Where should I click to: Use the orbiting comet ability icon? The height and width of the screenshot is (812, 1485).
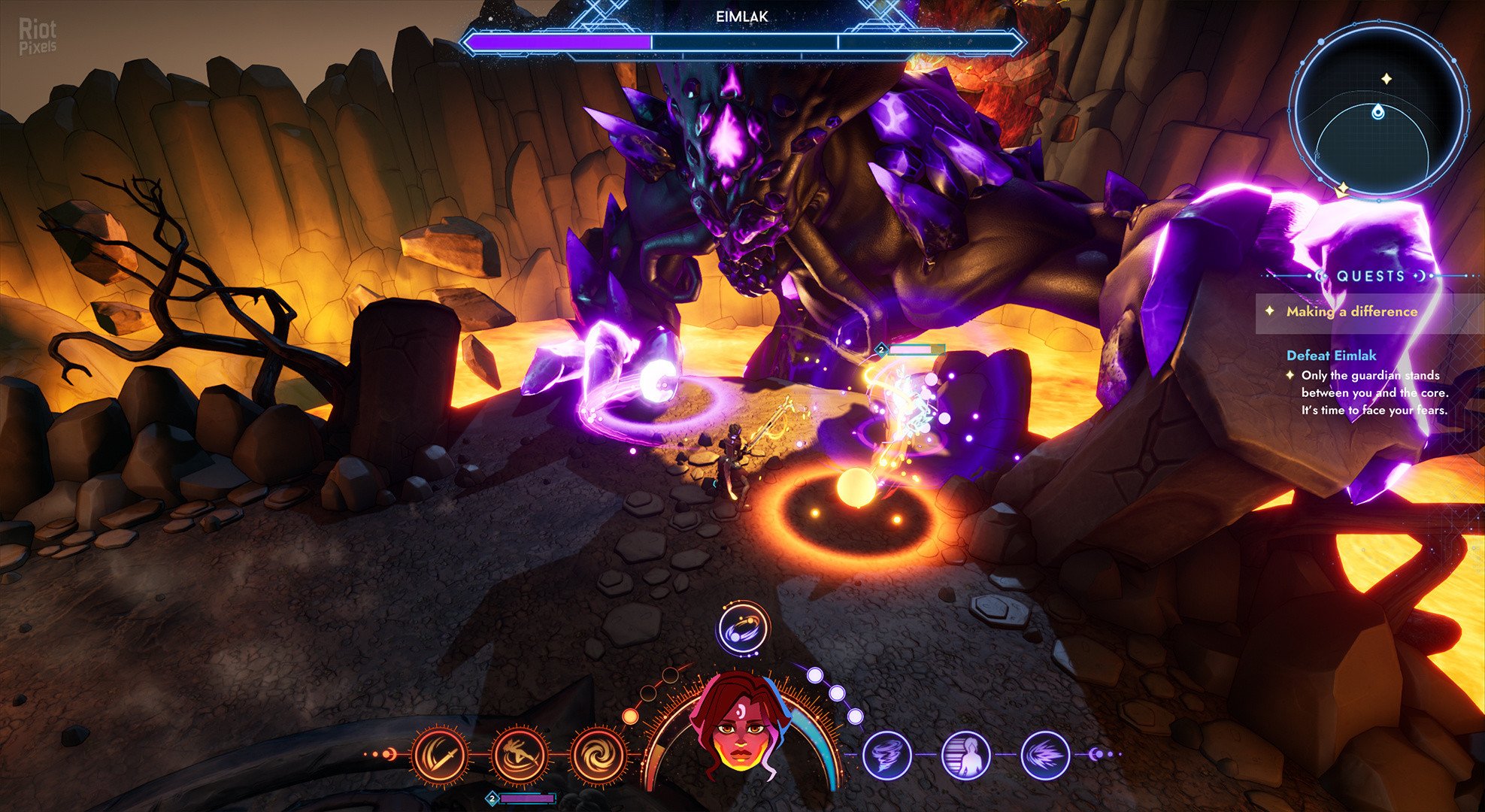coord(743,629)
